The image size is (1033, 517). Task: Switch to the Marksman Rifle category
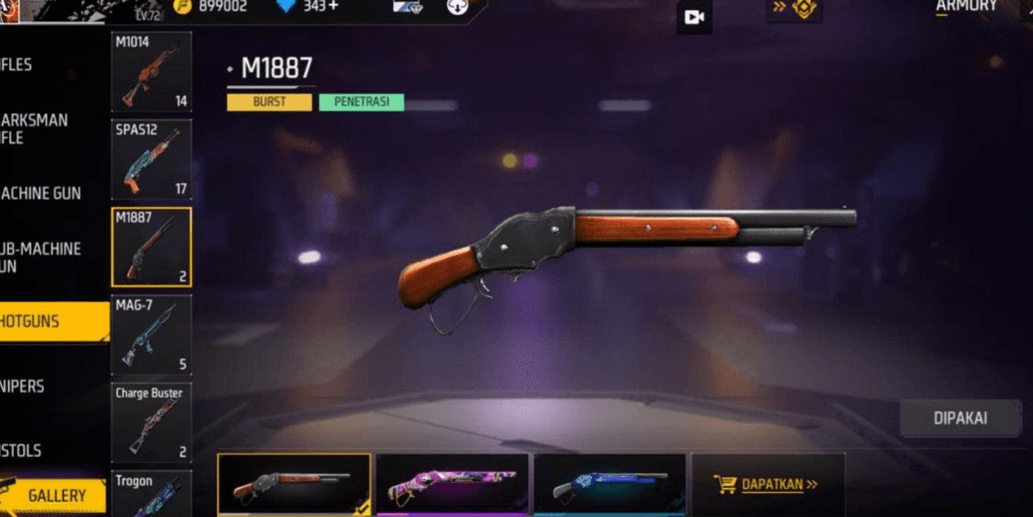coord(36,129)
